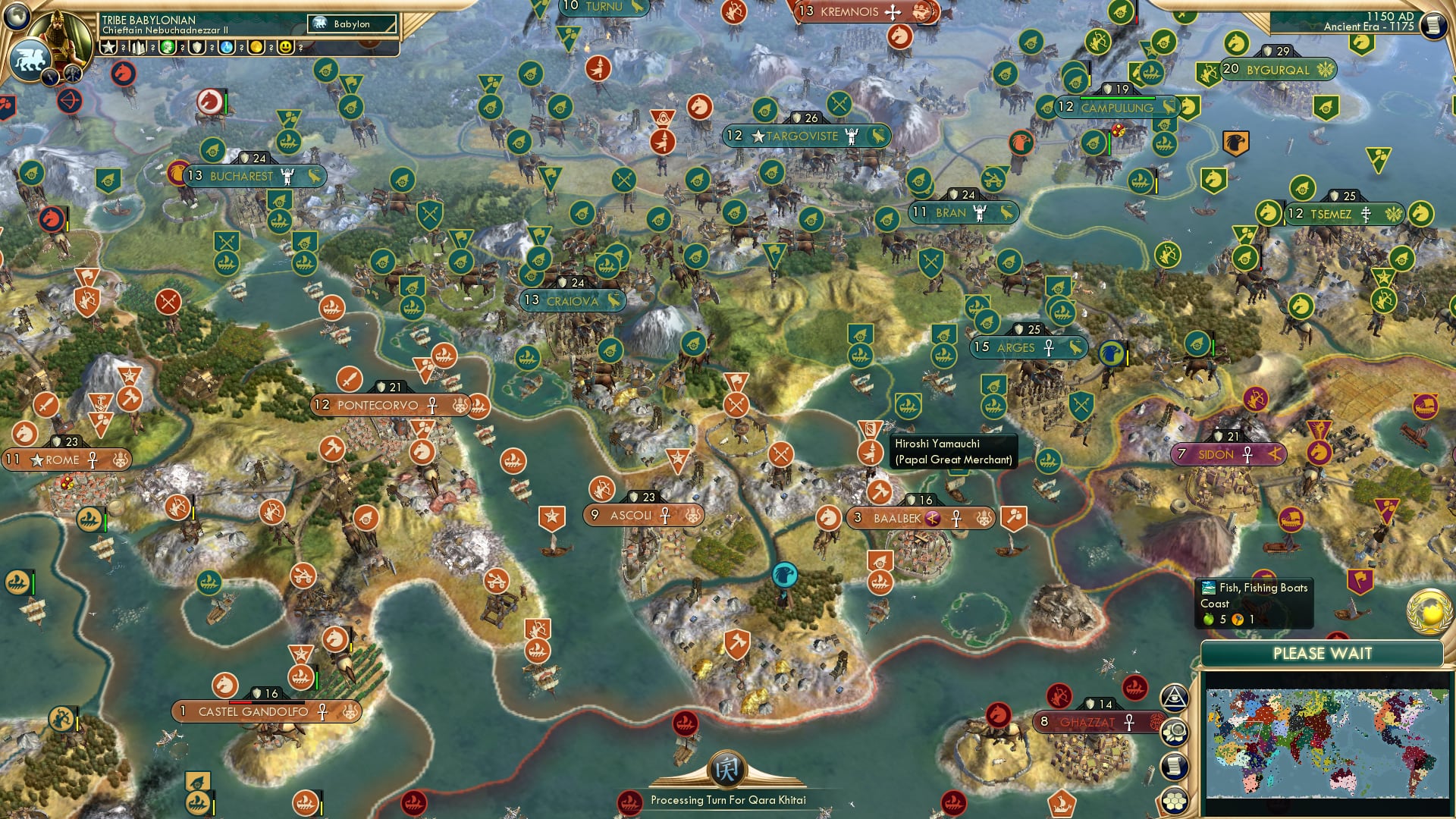
Task: Click the winged lion Babylon civilization icon
Action: (31, 60)
